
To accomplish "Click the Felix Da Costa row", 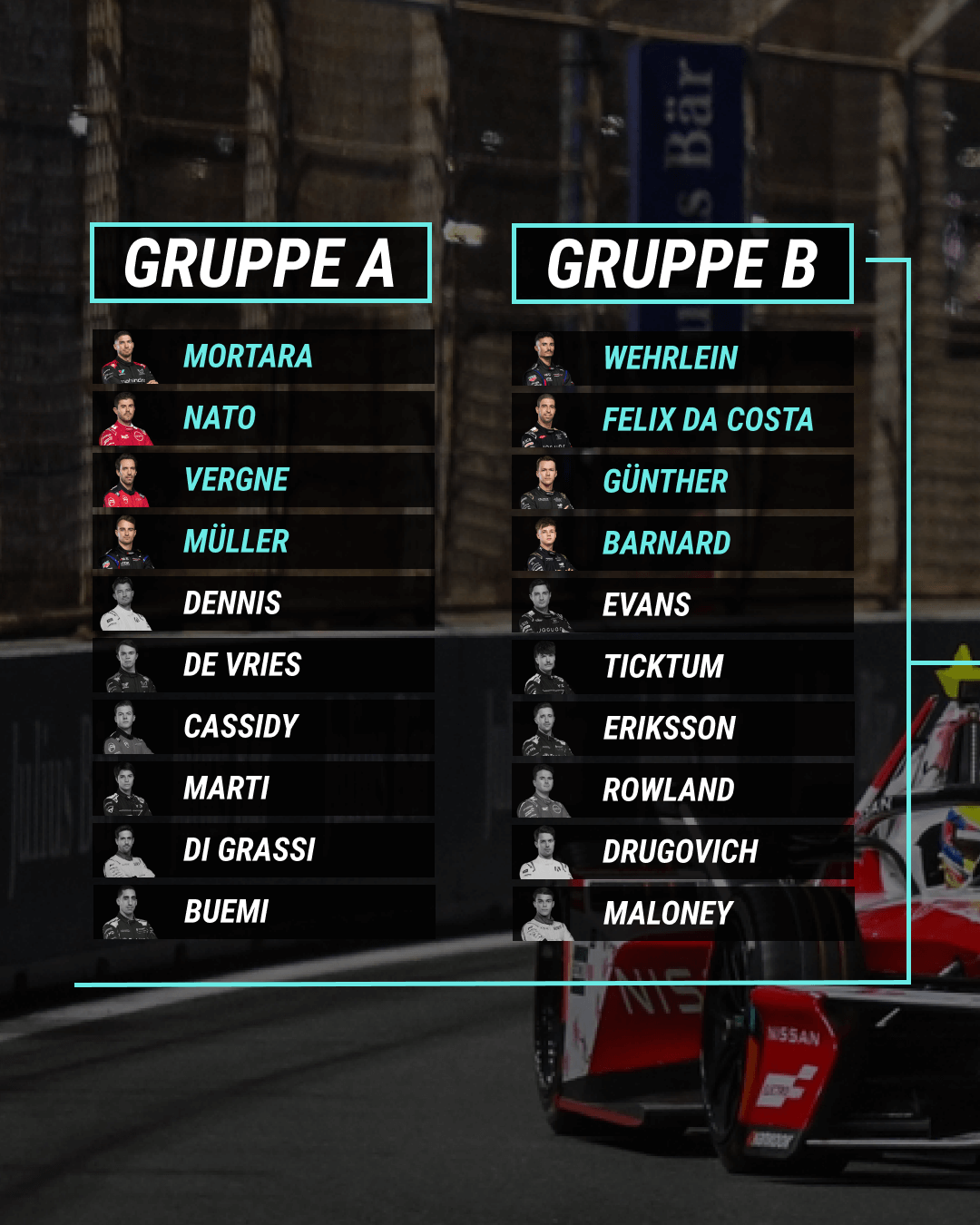I will [x=682, y=420].
